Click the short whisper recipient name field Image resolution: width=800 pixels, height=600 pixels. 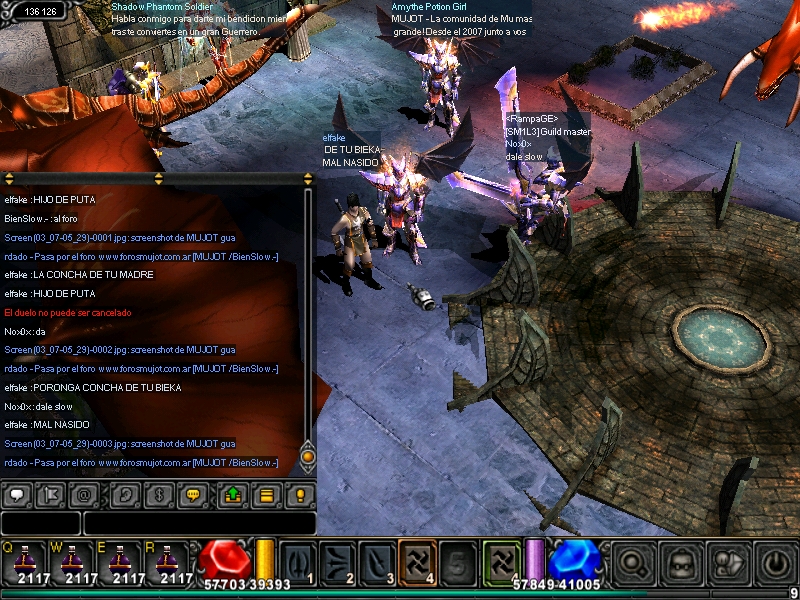point(40,523)
